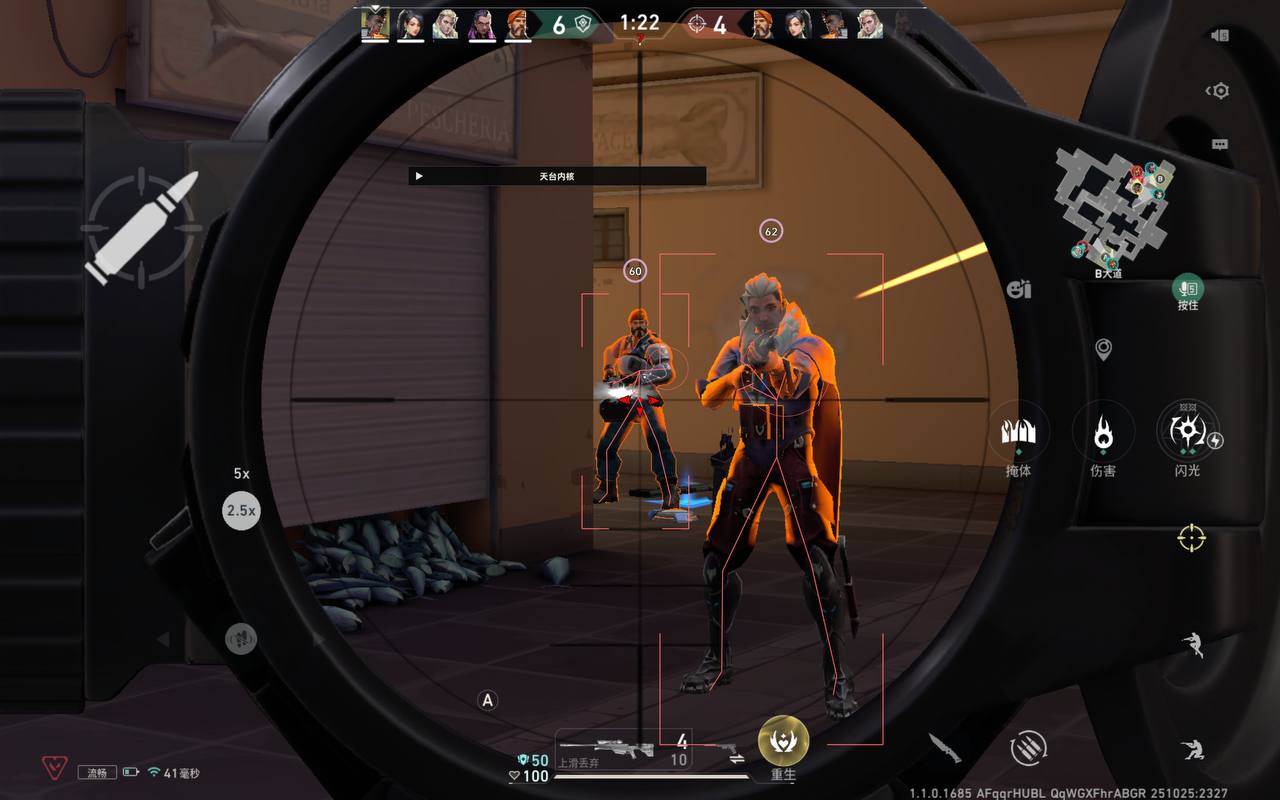
Task: Place a ping with the location marker
Action: (x=1103, y=349)
